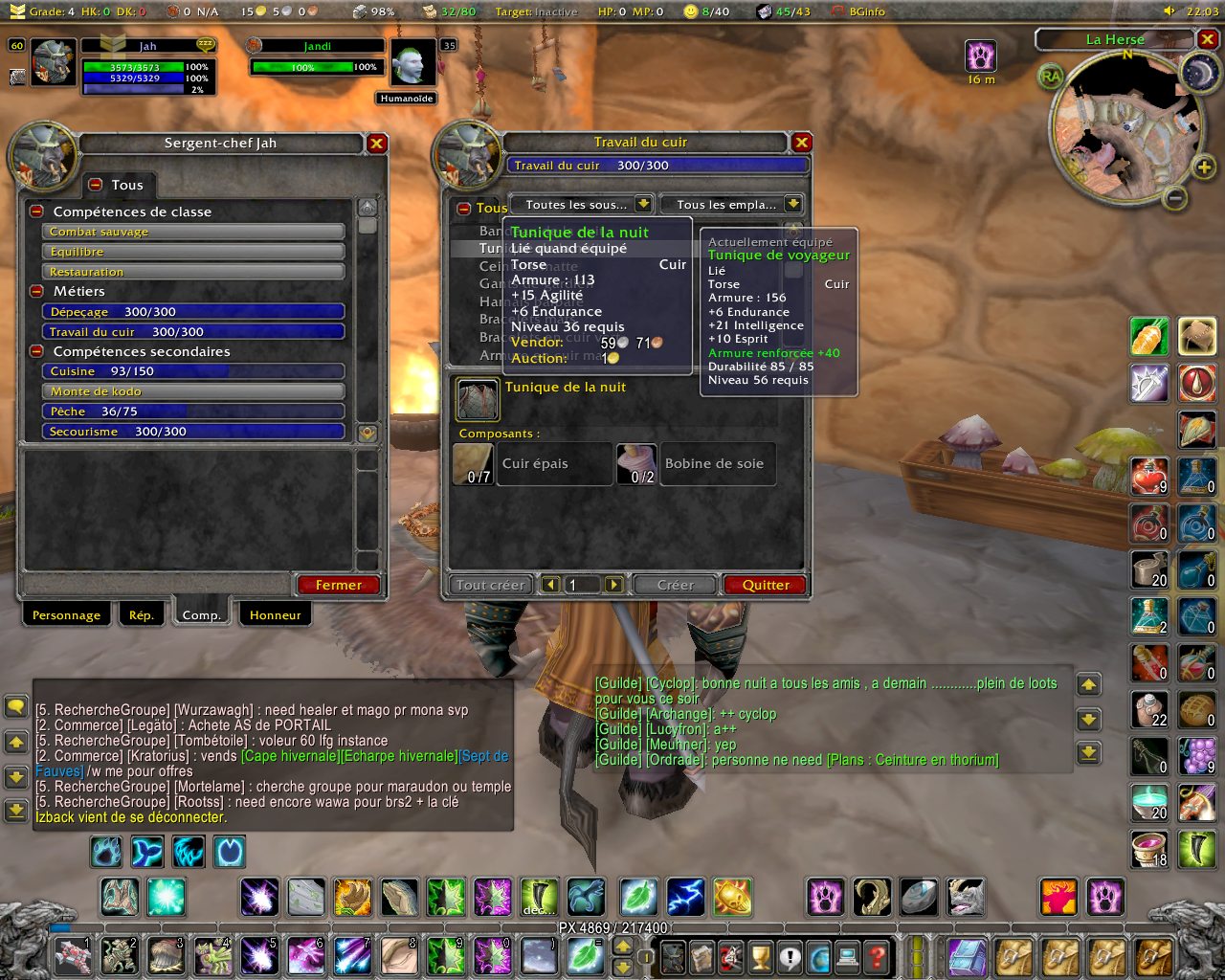
Task: Zoom in on the minimap
Action: (x=1203, y=169)
